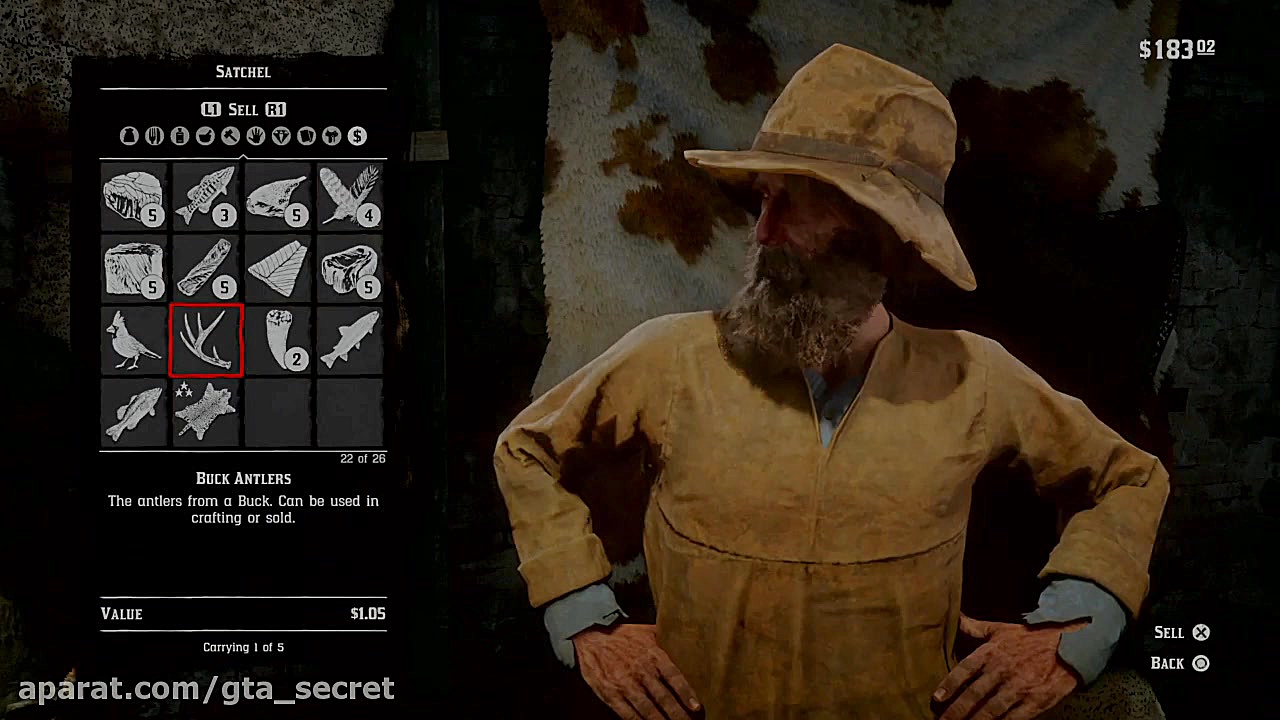Select the striped fish stack of three
Viewport: 1280px width, 720px height.
pos(206,196)
